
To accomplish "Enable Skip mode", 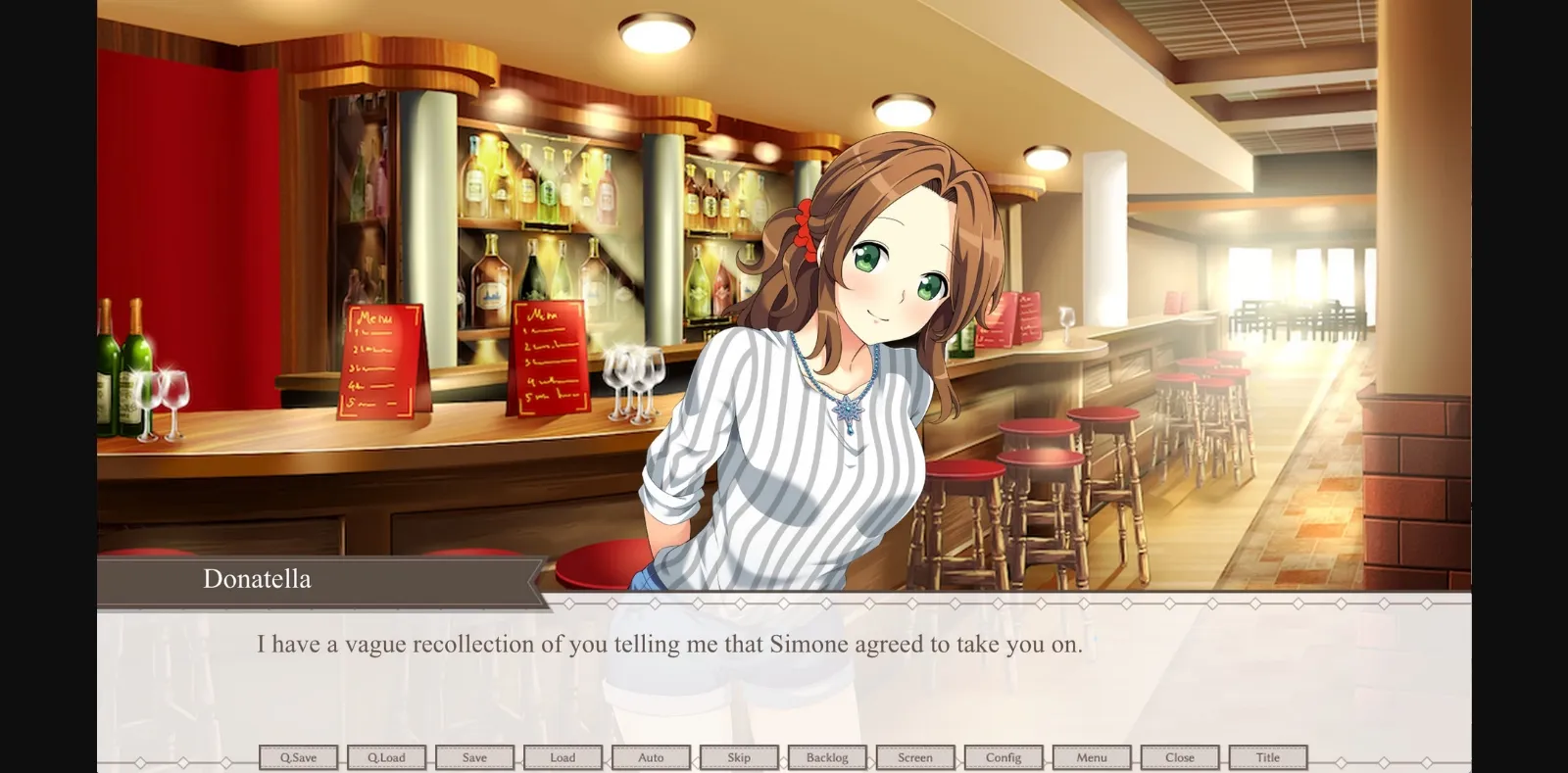I will coord(739,756).
